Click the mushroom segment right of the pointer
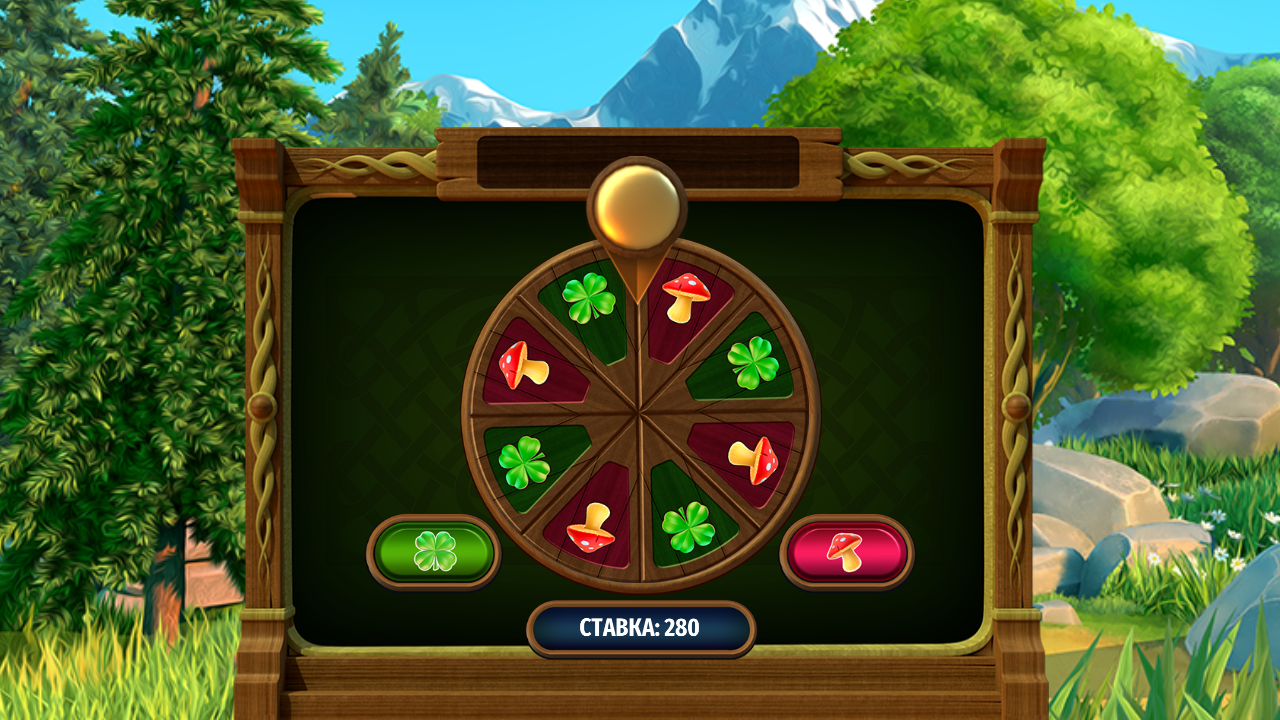1280x720 pixels. tap(688, 298)
